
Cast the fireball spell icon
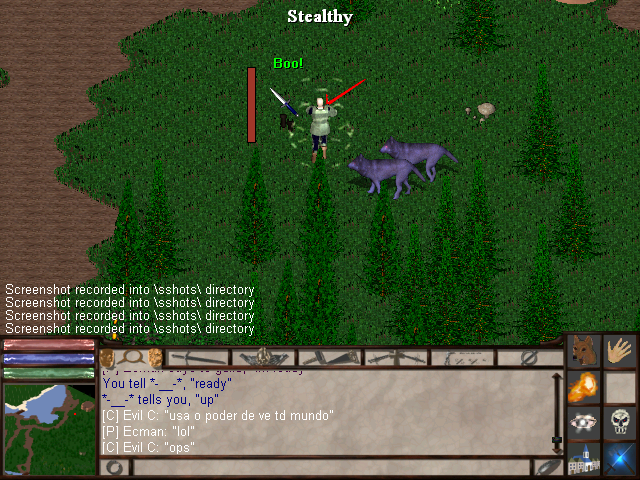tap(583, 387)
